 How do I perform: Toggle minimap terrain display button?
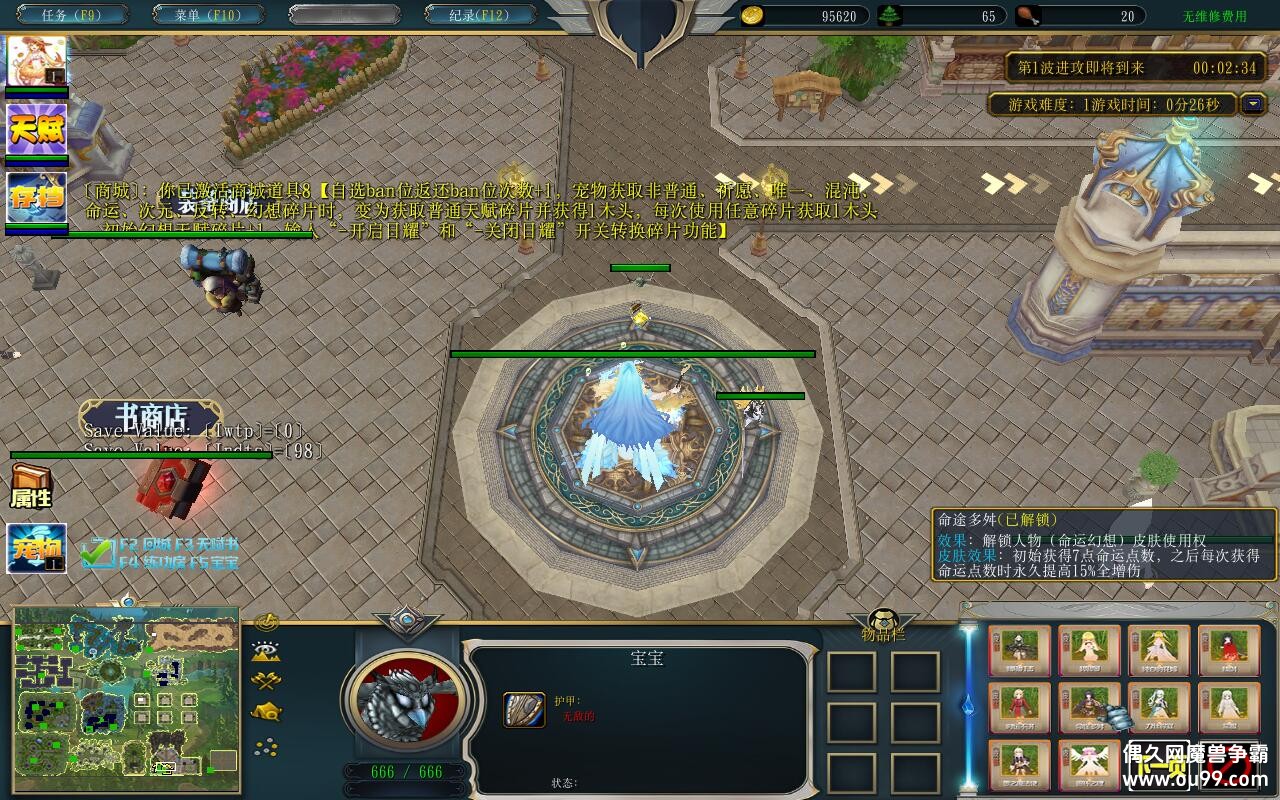point(266,652)
